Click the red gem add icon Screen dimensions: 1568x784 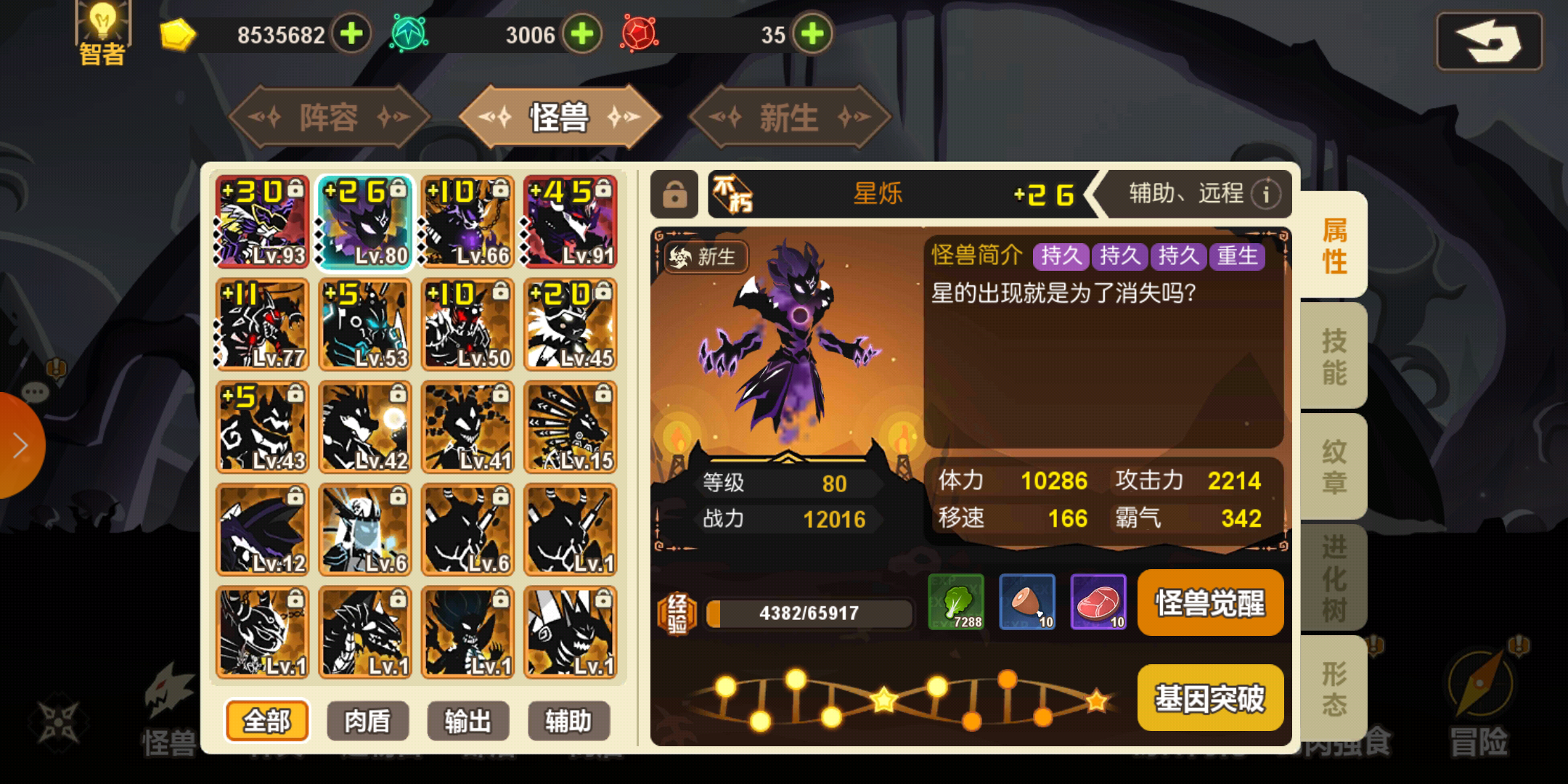[811, 33]
